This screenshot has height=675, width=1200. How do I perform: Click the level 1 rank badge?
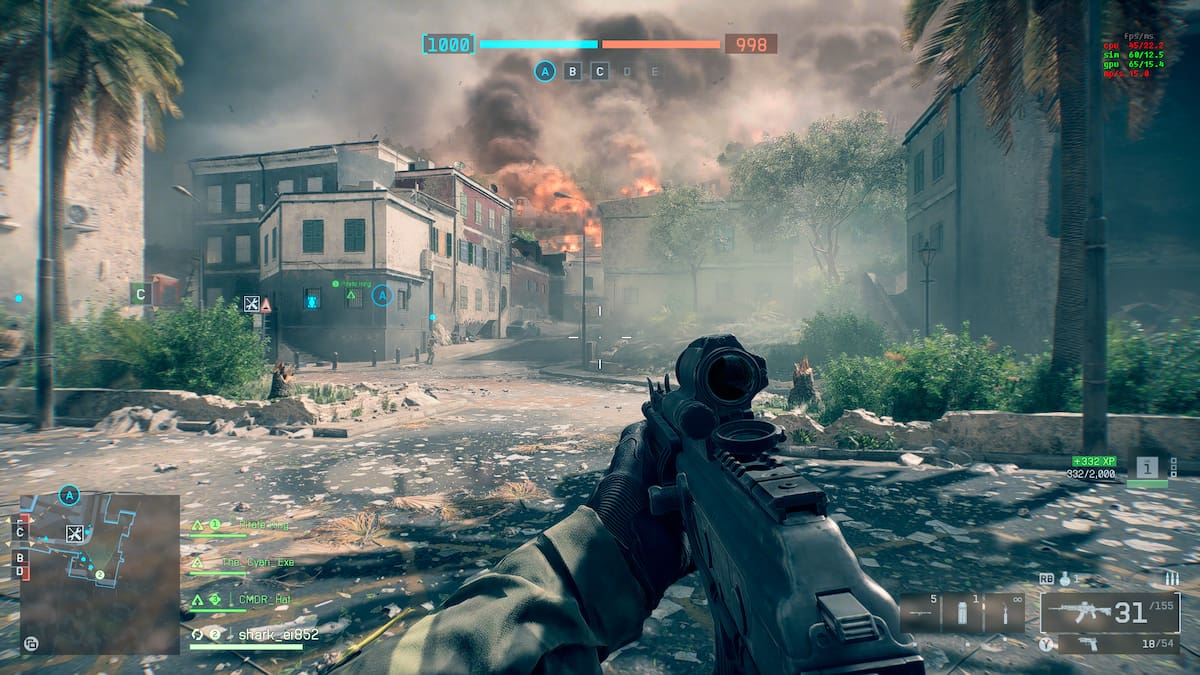point(1147,468)
